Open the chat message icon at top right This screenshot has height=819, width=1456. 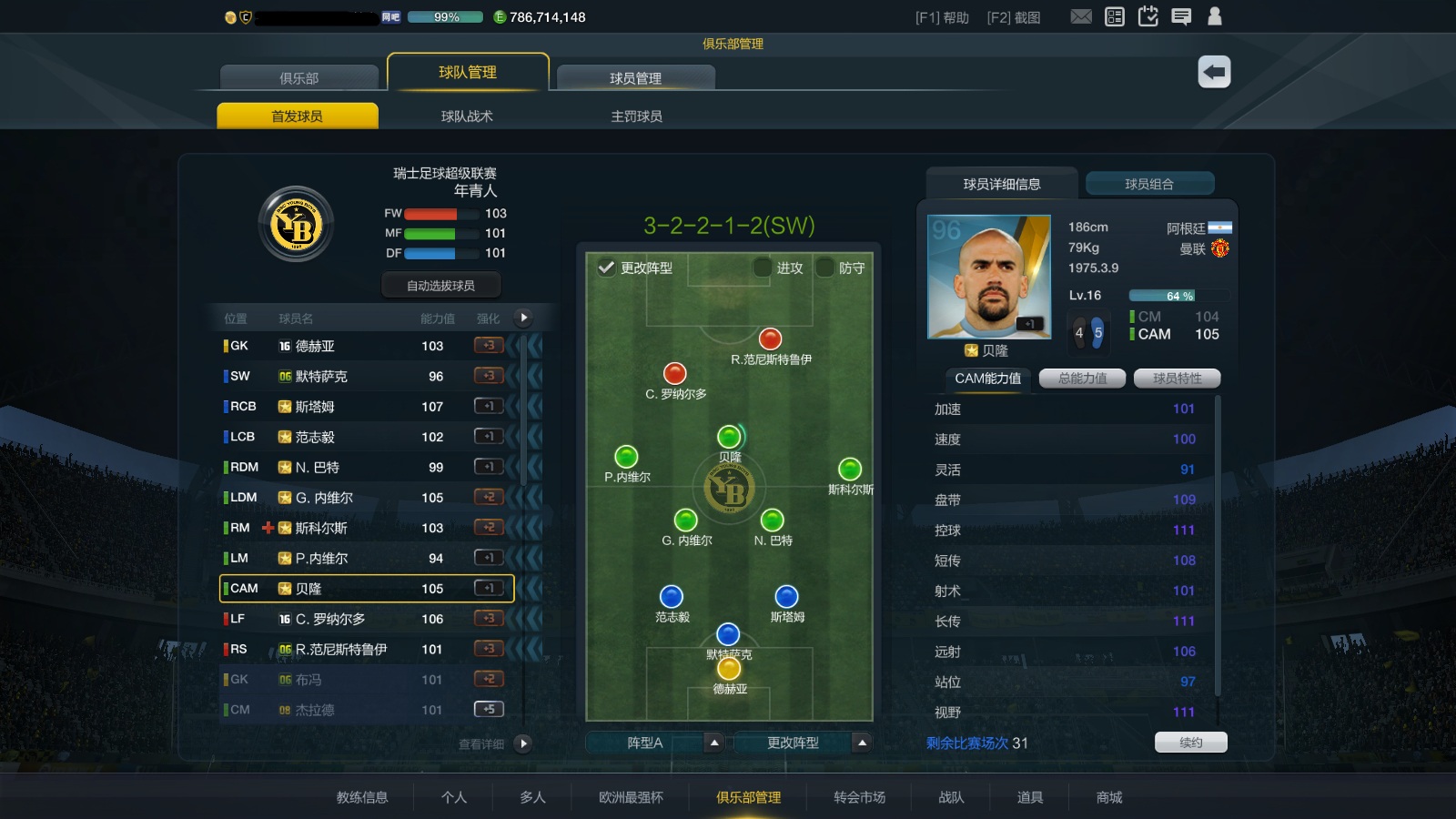coord(1182,15)
